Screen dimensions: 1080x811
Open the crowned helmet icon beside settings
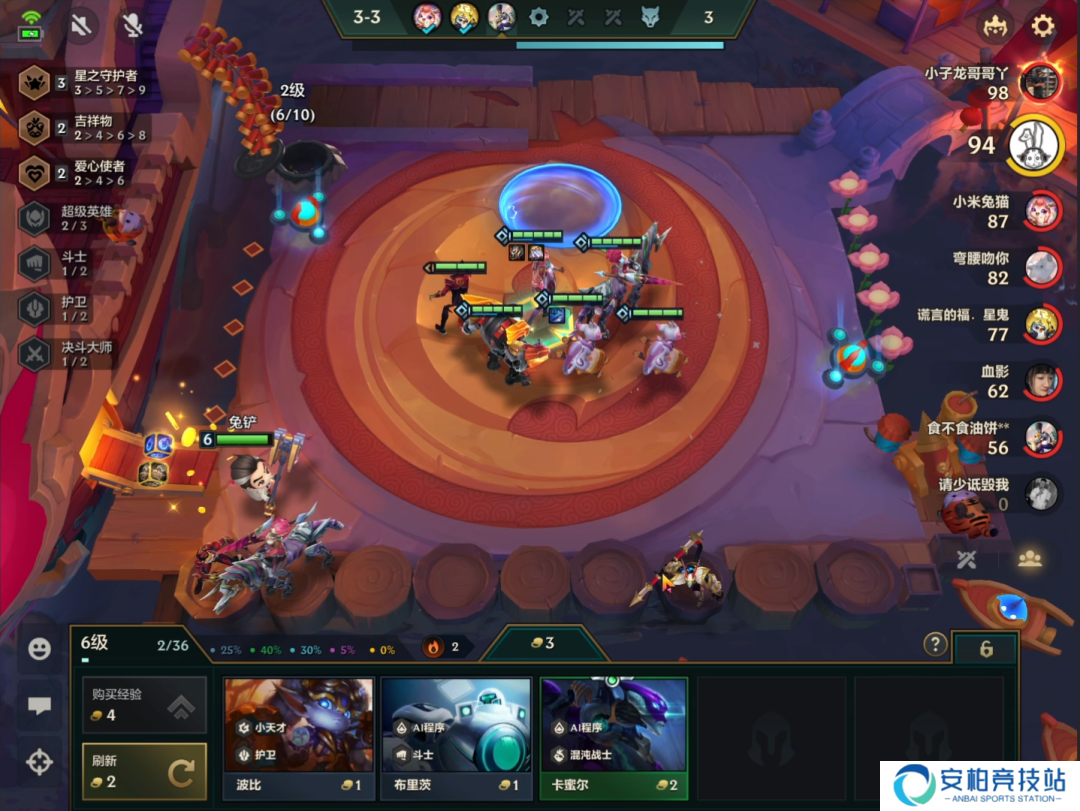click(994, 26)
